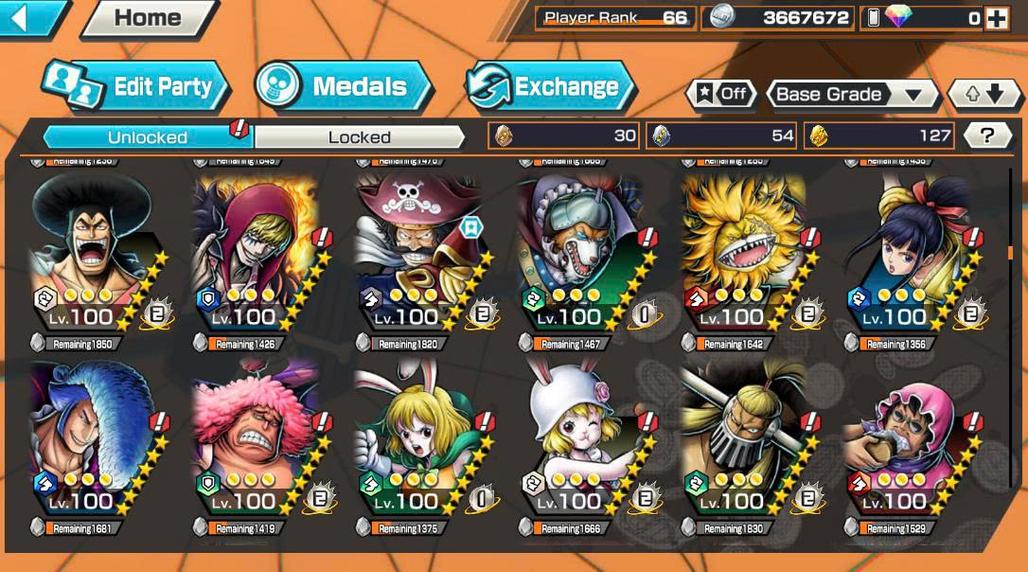The width and height of the screenshot is (1028, 572).
Task: Toggle the favorites star filter Off button
Action: 721,94
